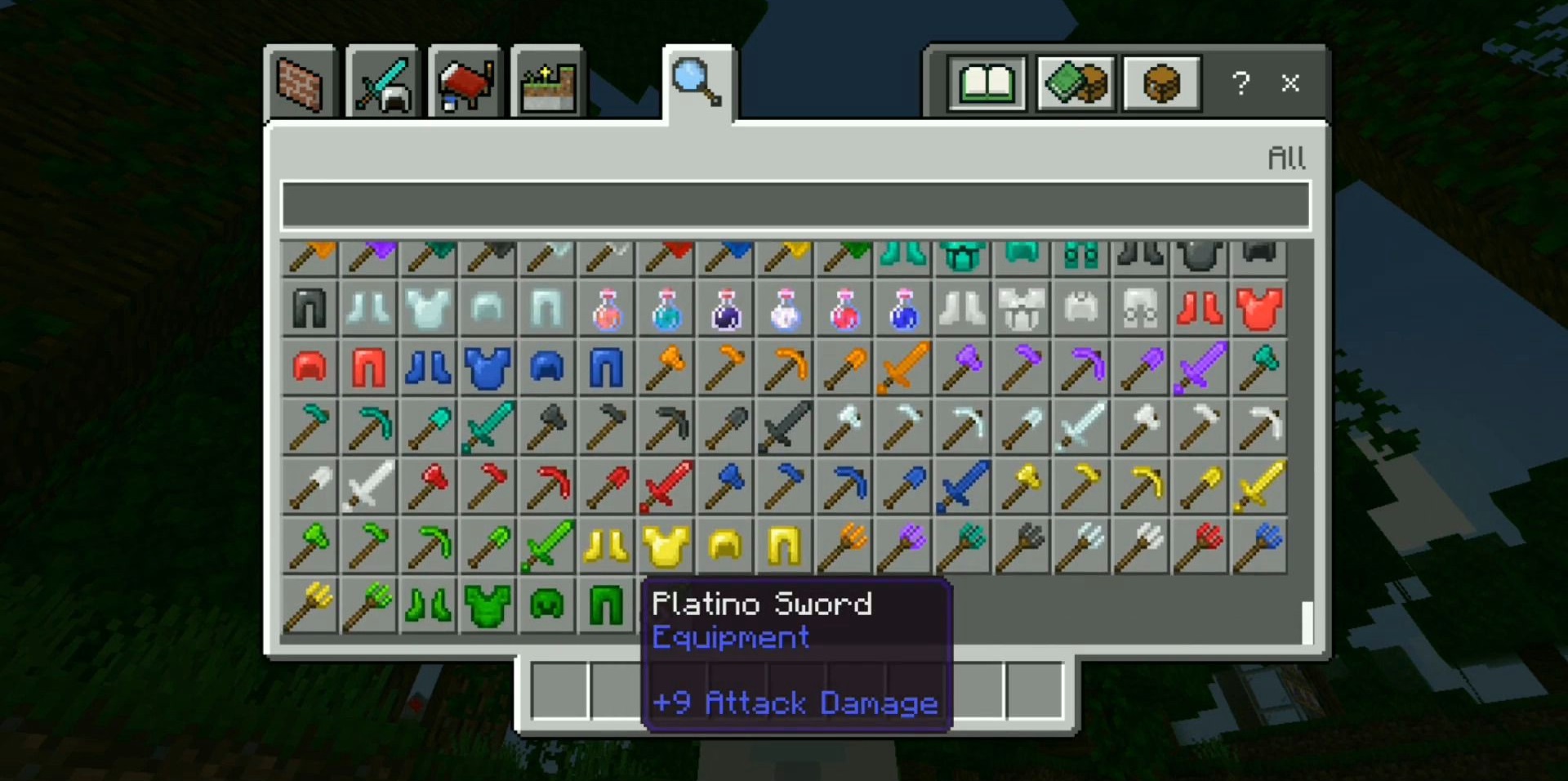Click the search text field
1568x781 pixels.
tap(795, 205)
